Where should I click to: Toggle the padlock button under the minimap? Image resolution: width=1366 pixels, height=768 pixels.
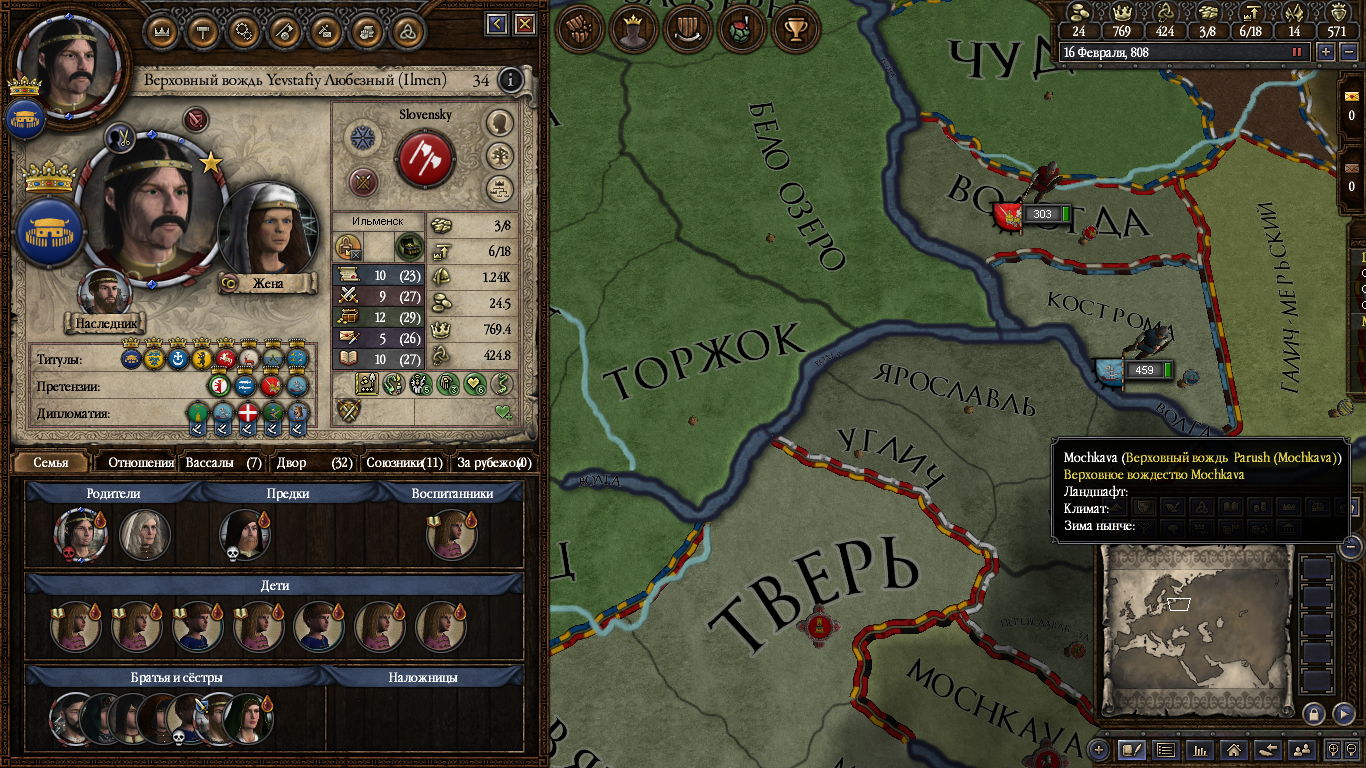1313,713
